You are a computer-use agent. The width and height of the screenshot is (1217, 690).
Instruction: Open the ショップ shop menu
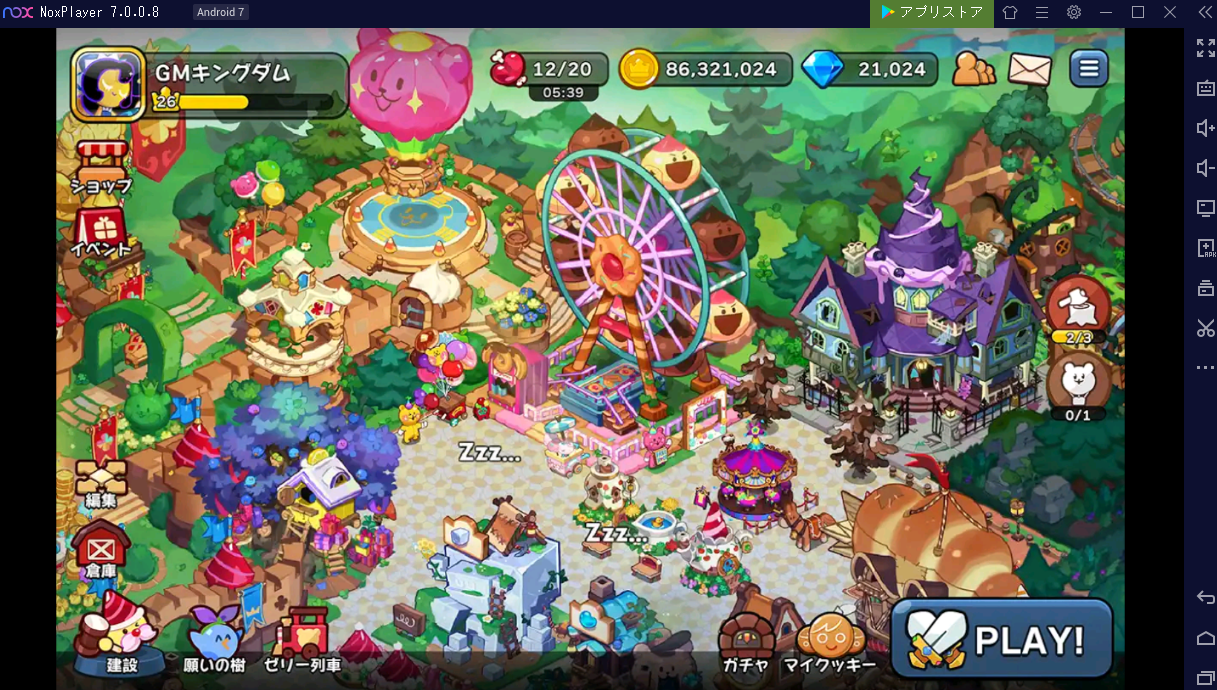[101, 167]
